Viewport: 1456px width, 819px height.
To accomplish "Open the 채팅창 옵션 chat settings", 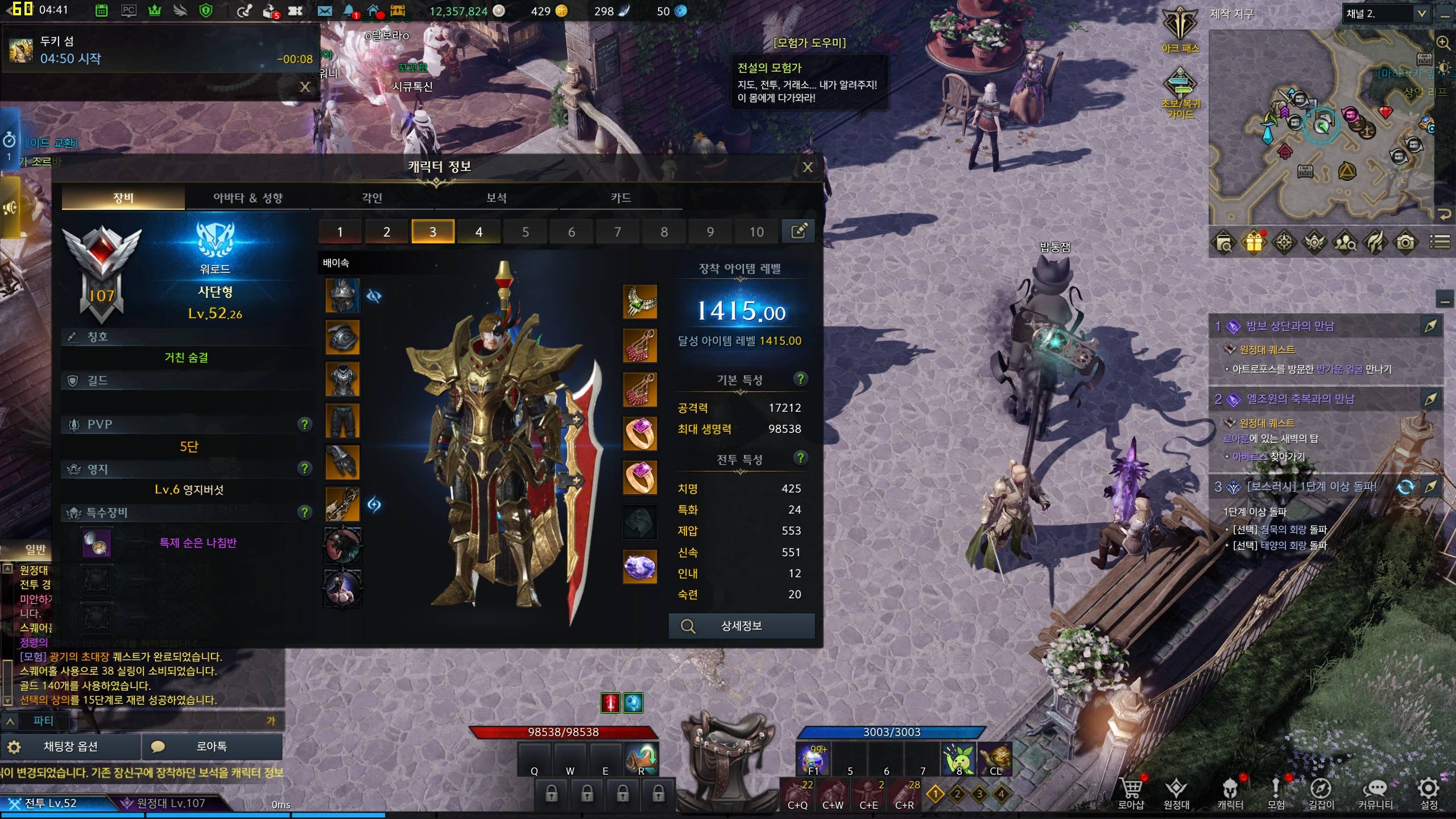I will pos(71,747).
